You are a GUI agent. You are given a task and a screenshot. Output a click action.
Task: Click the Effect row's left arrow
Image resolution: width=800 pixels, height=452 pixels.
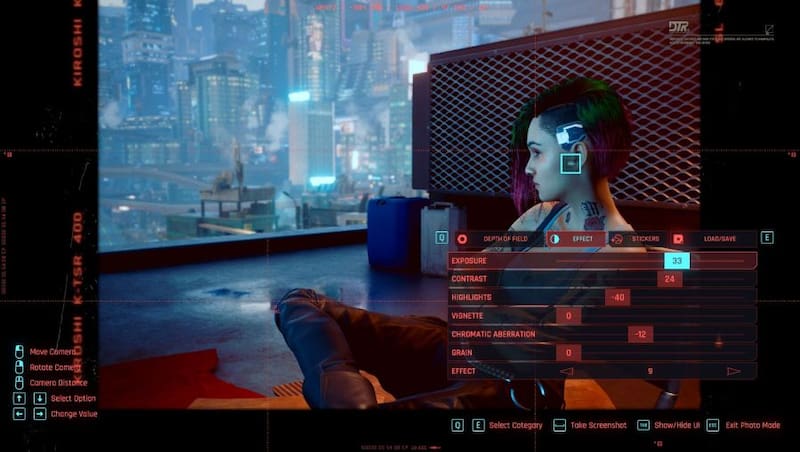566,371
